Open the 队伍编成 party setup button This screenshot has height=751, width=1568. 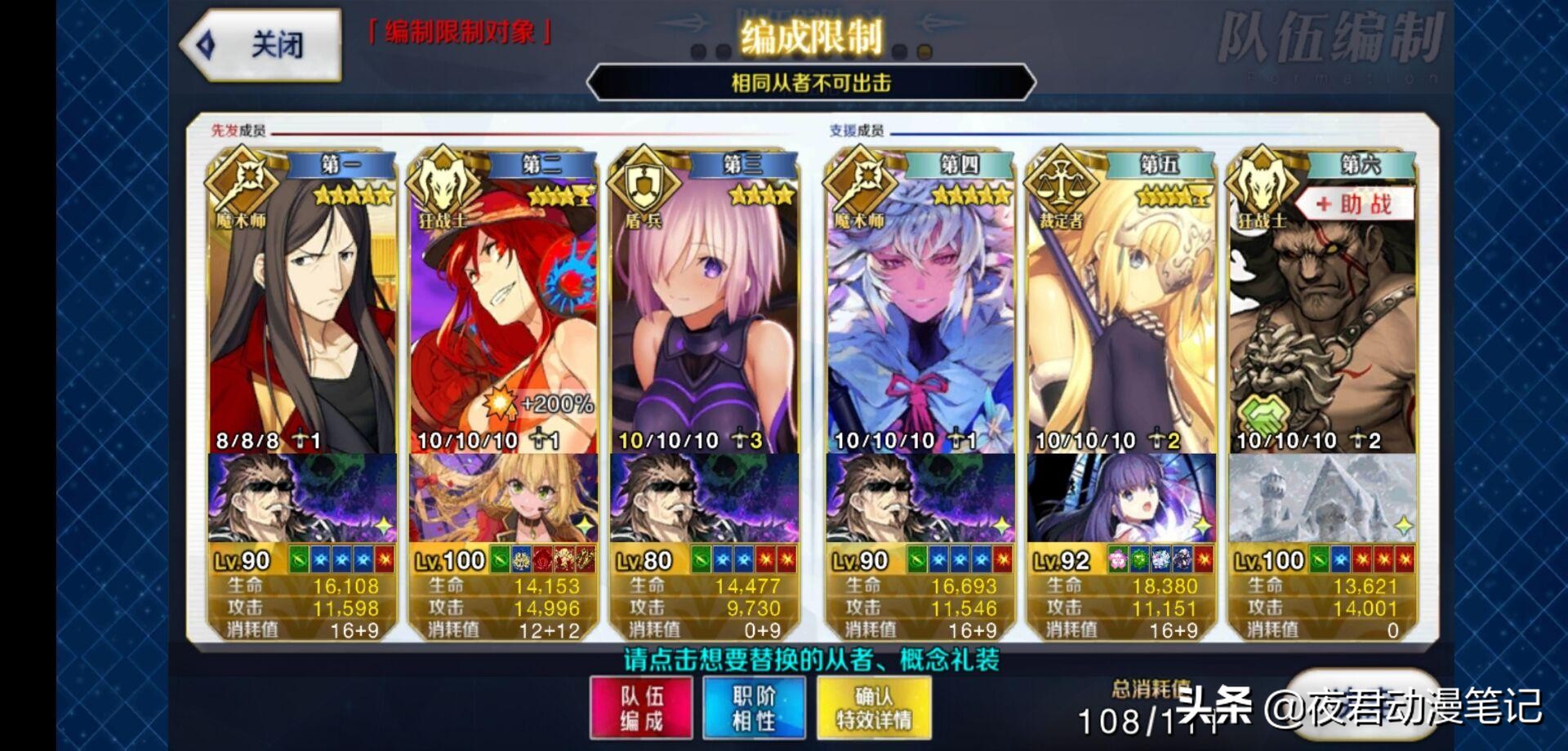641,708
